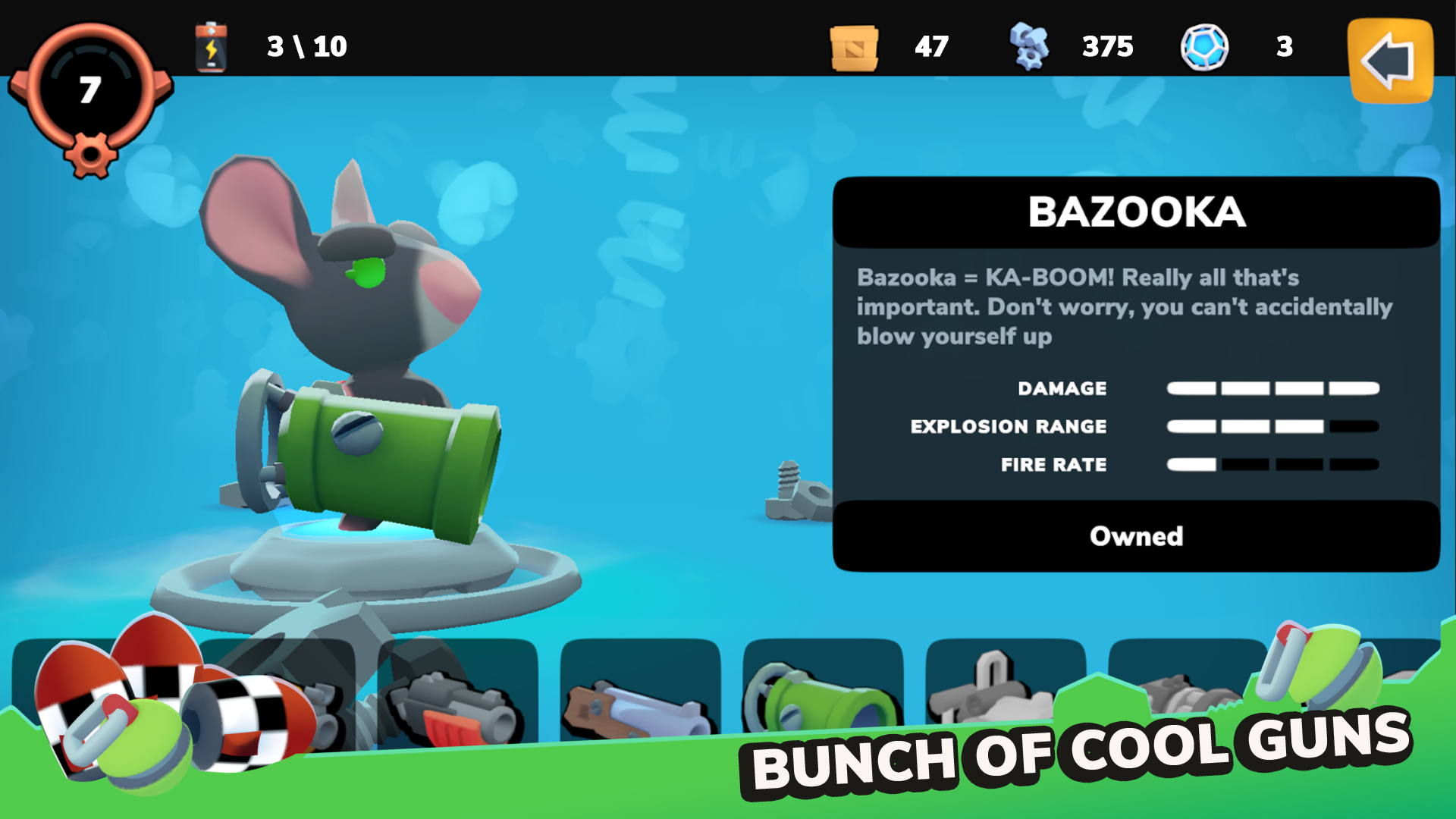Click the Damage rating bar
Screen dimensions: 1456x819
point(1274,388)
